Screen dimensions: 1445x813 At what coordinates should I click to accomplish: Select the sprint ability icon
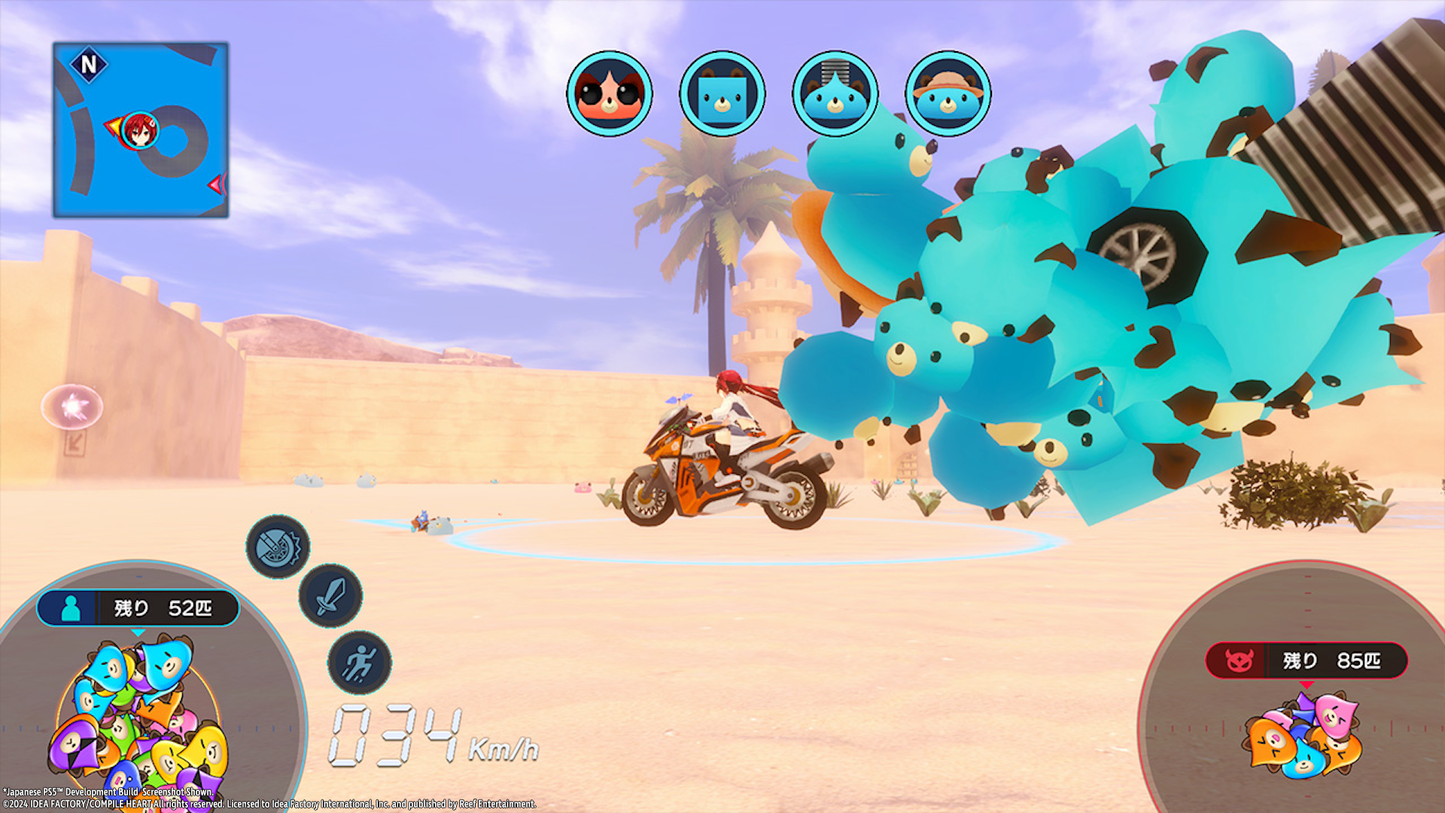point(362,661)
